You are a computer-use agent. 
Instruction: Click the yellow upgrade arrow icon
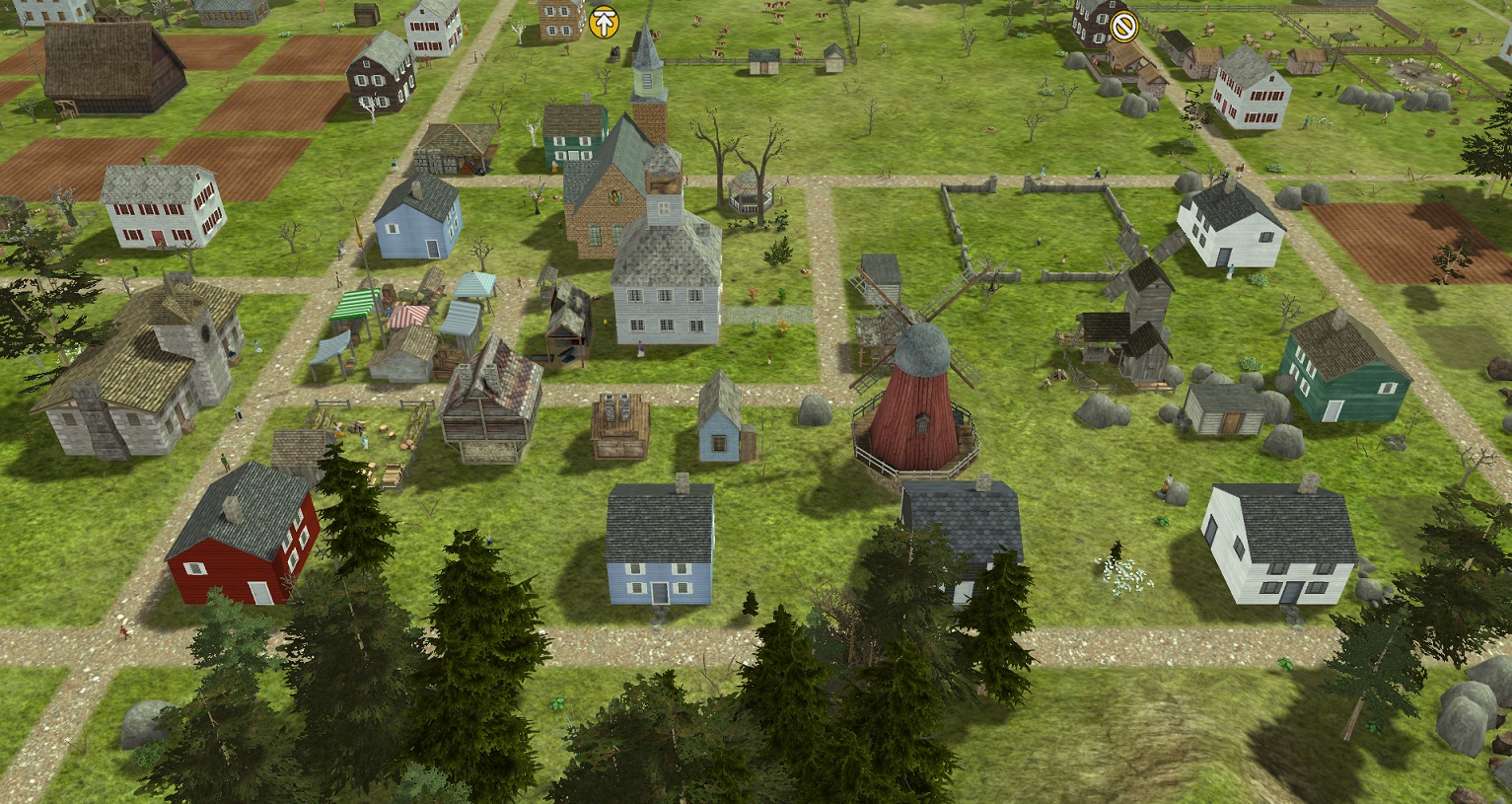pos(604,22)
